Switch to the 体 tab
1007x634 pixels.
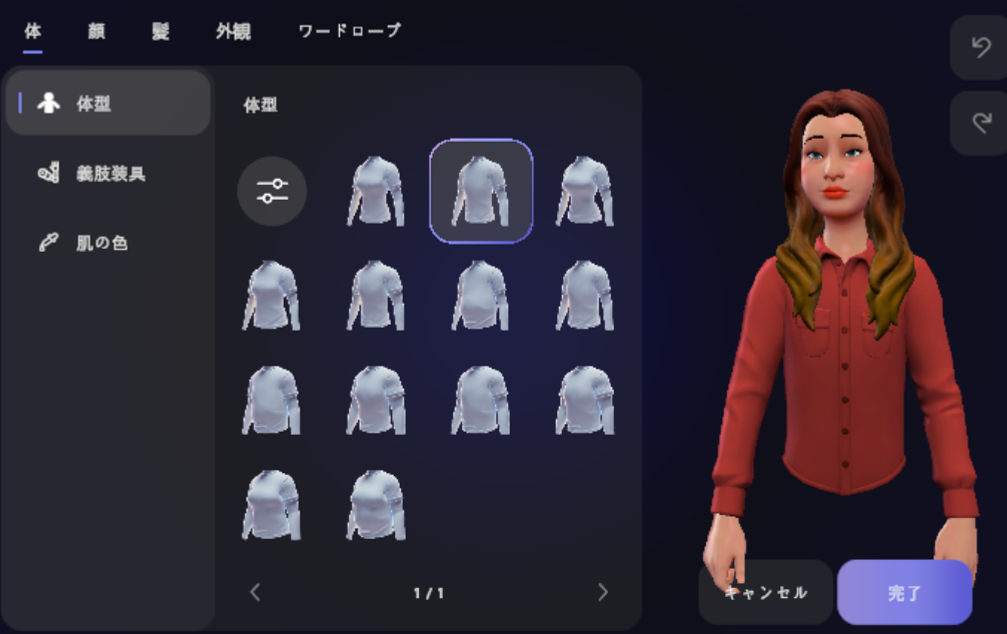pyautogui.click(x=33, y=31)
